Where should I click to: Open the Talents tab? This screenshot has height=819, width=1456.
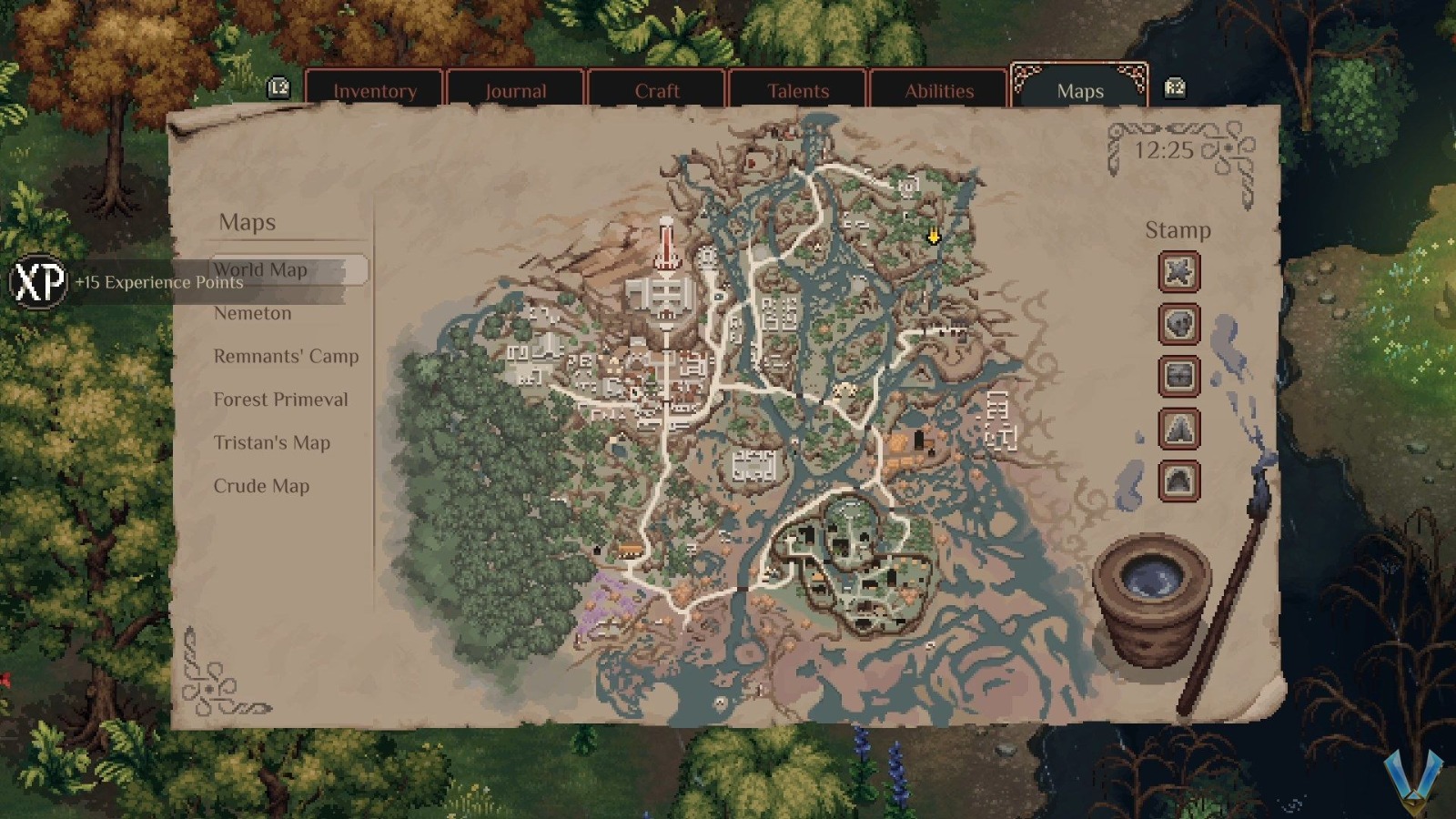coord(797,90)
